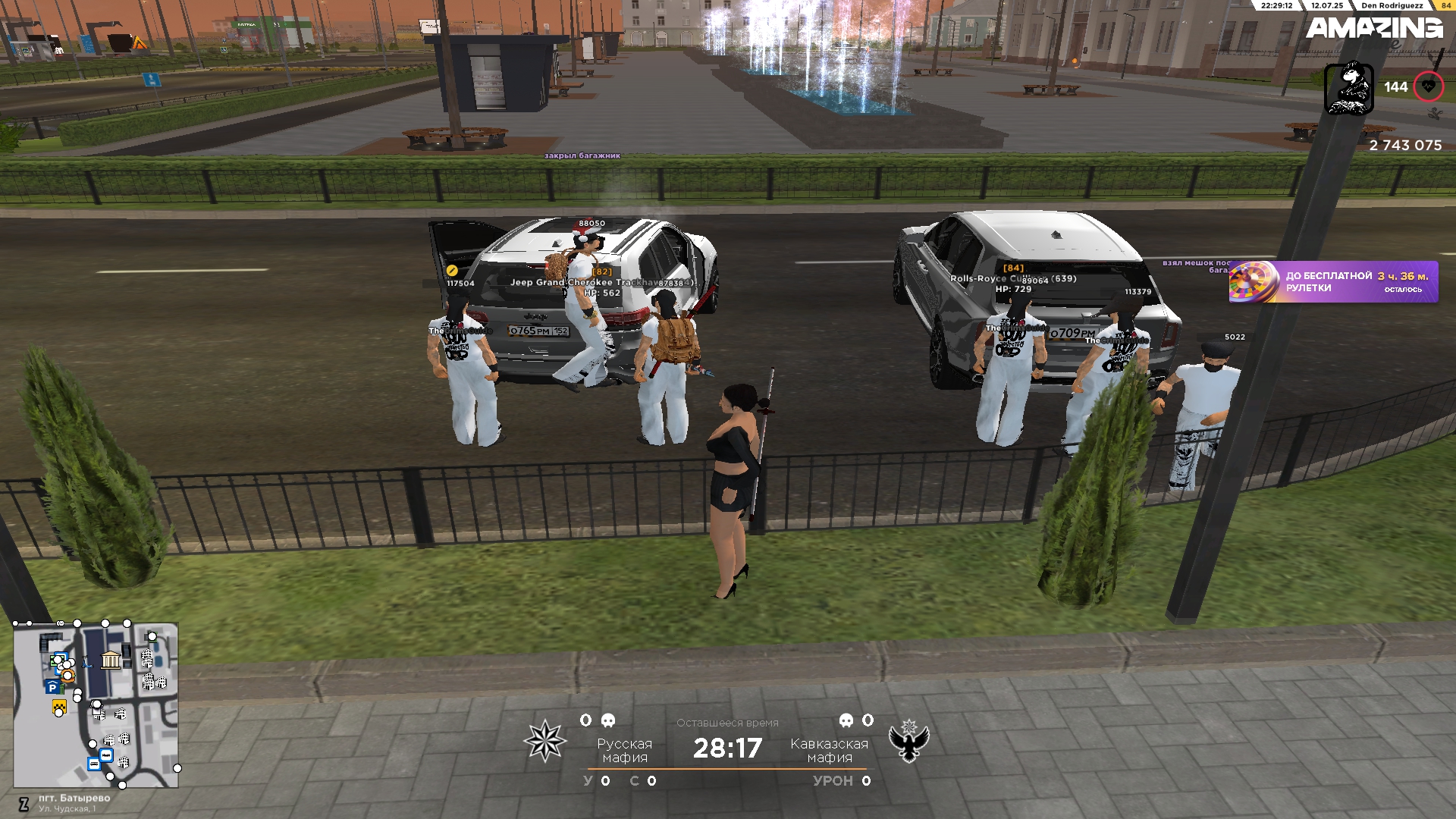1456x819 pixels.
Task: Select the Caucasian mafia eagle emblem
Action: click(x=909, y=741)
